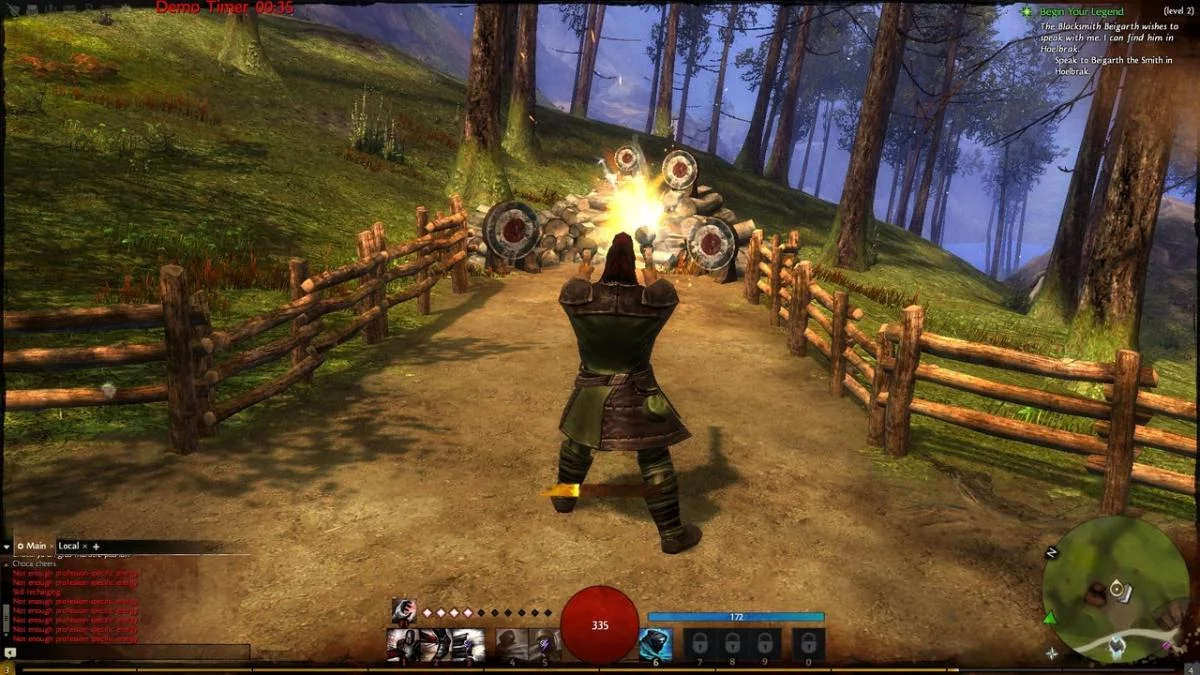Use the skill in hotbar slot 5
Viewport: 1200px width, 675px height.
coord(544,644)
